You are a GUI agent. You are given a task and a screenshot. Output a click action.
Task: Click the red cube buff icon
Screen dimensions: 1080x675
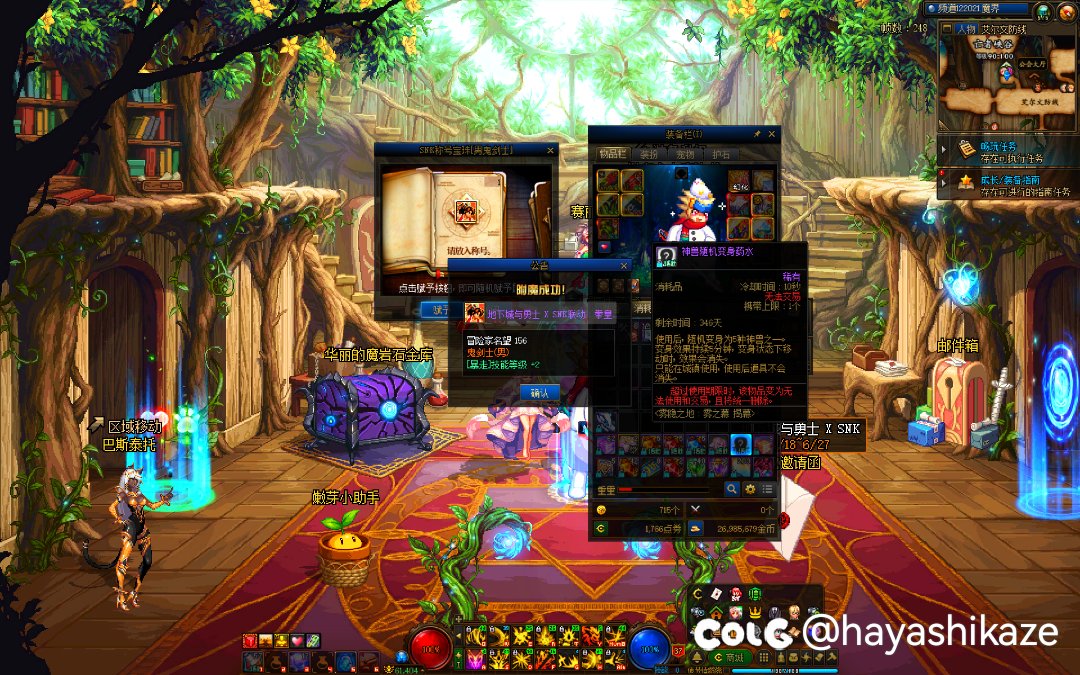pyautogui.click(x=250, y=640)
